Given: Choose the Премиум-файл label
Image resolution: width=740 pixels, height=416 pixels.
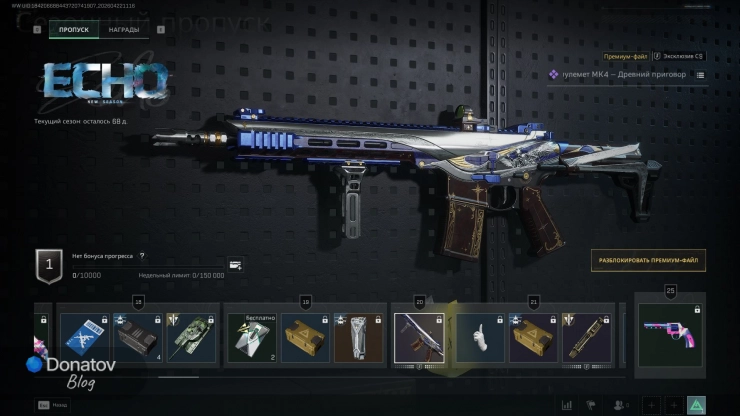Looking at the screenshot, I should (x=626, y=57).
